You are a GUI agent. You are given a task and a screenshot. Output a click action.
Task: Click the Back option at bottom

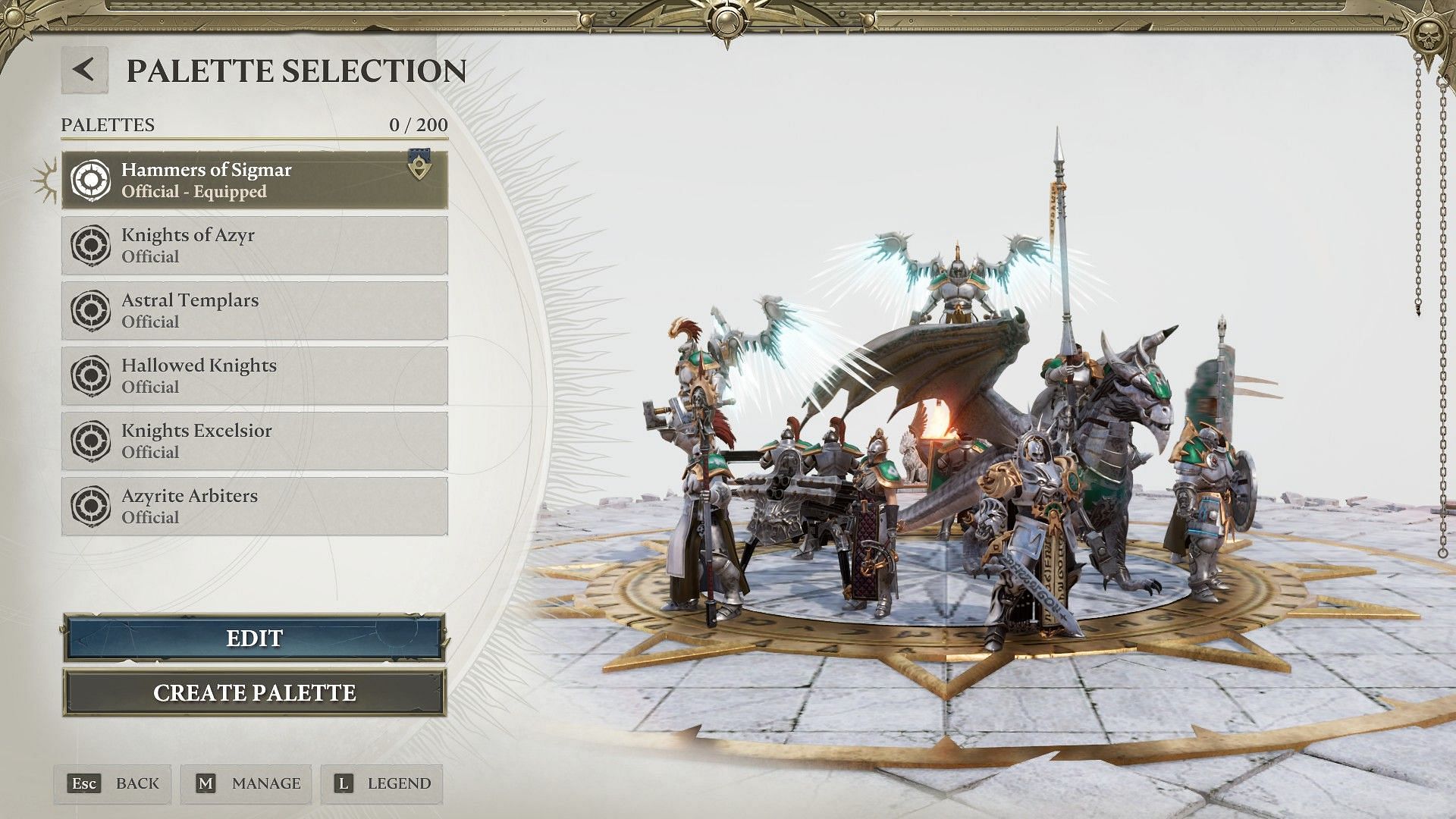[x=114, y=784]
